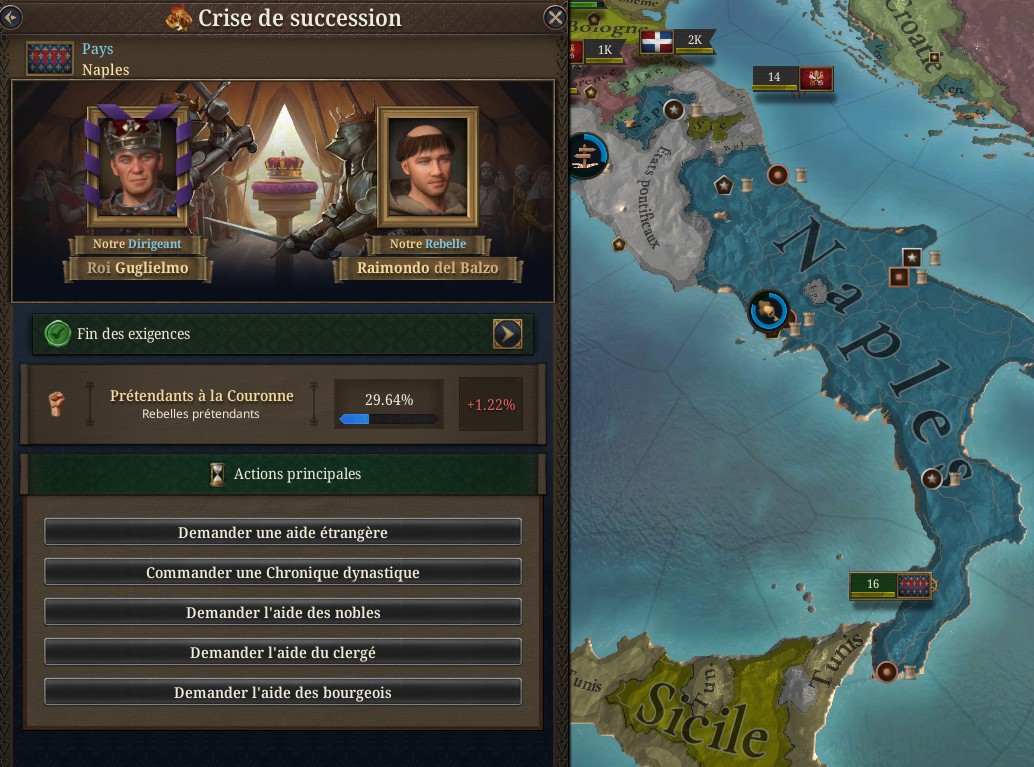This screenshot has height=767, width=1034.
Task: Pick Demander l'aide du clergé
Action: 283,652
